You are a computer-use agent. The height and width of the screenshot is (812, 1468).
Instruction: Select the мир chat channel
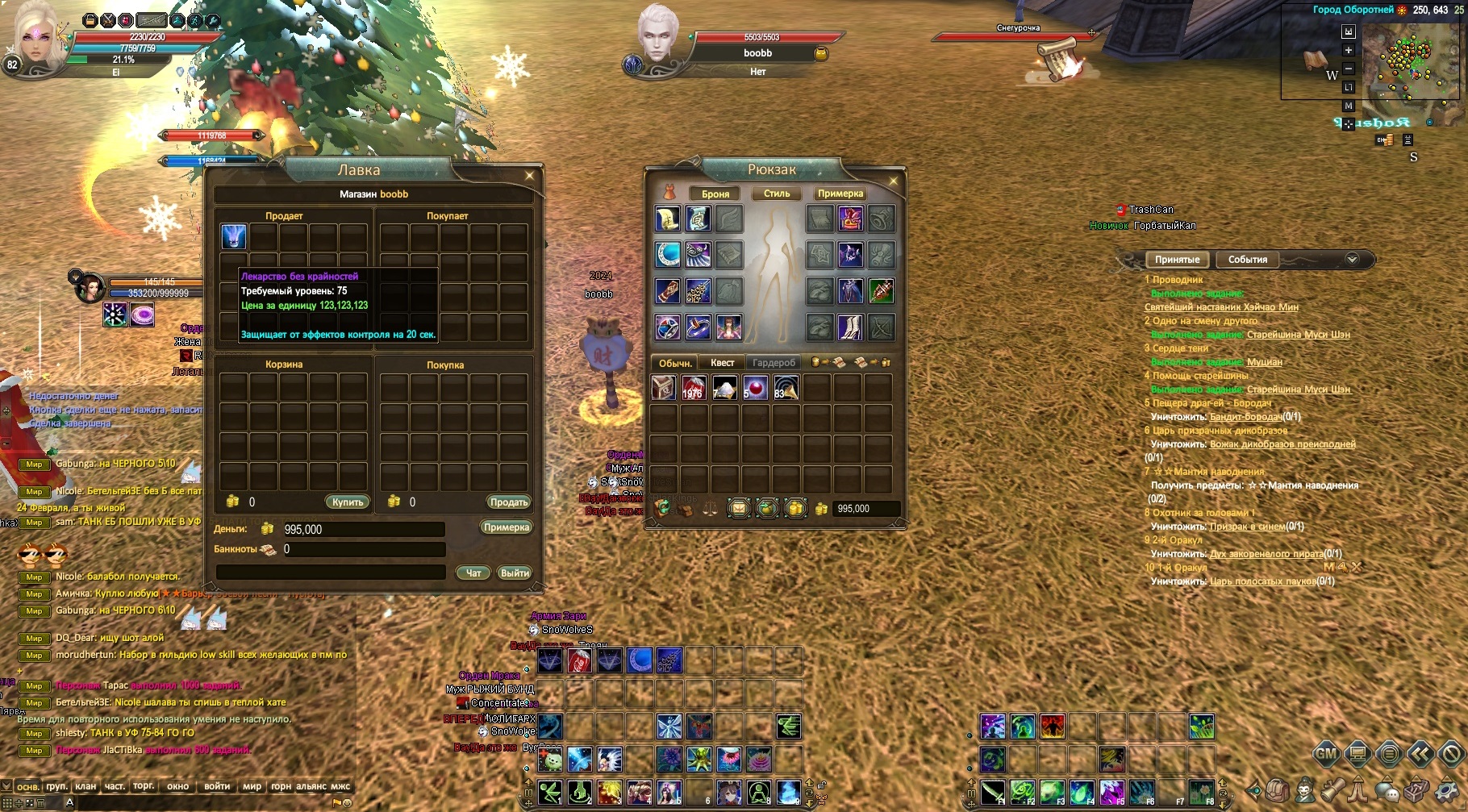[252, 786]
